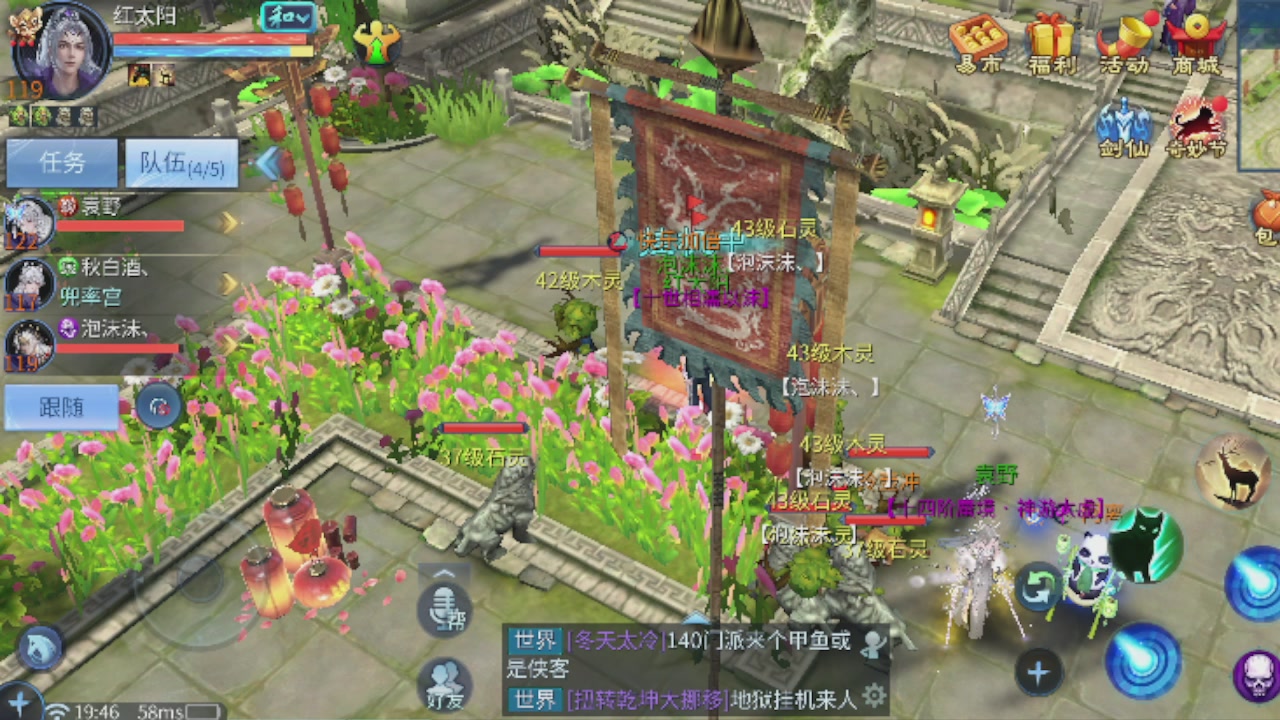Collapse the team panel with blue arrow

tap(268, 162)
